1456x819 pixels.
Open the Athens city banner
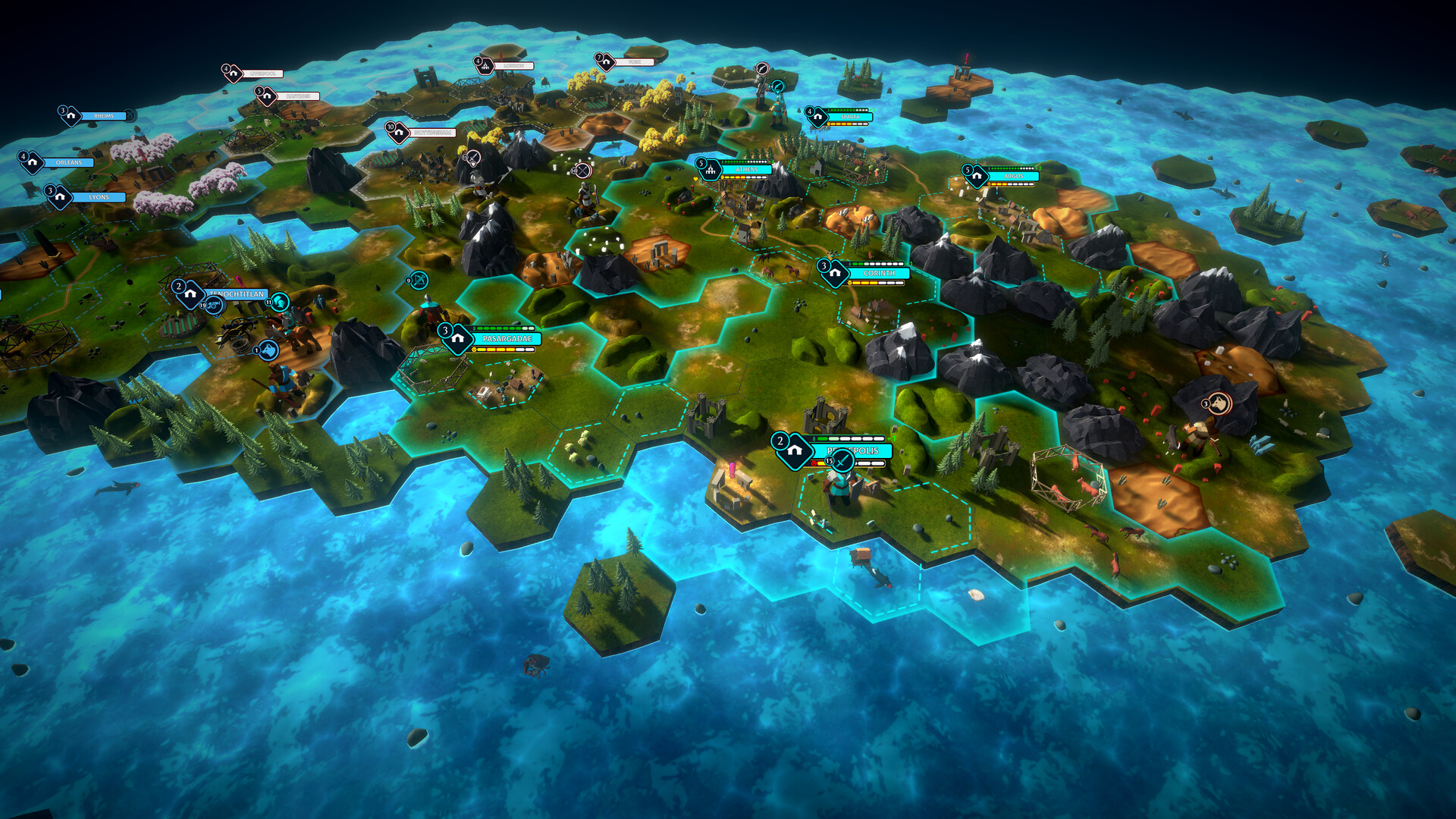[x=746, y=169]
